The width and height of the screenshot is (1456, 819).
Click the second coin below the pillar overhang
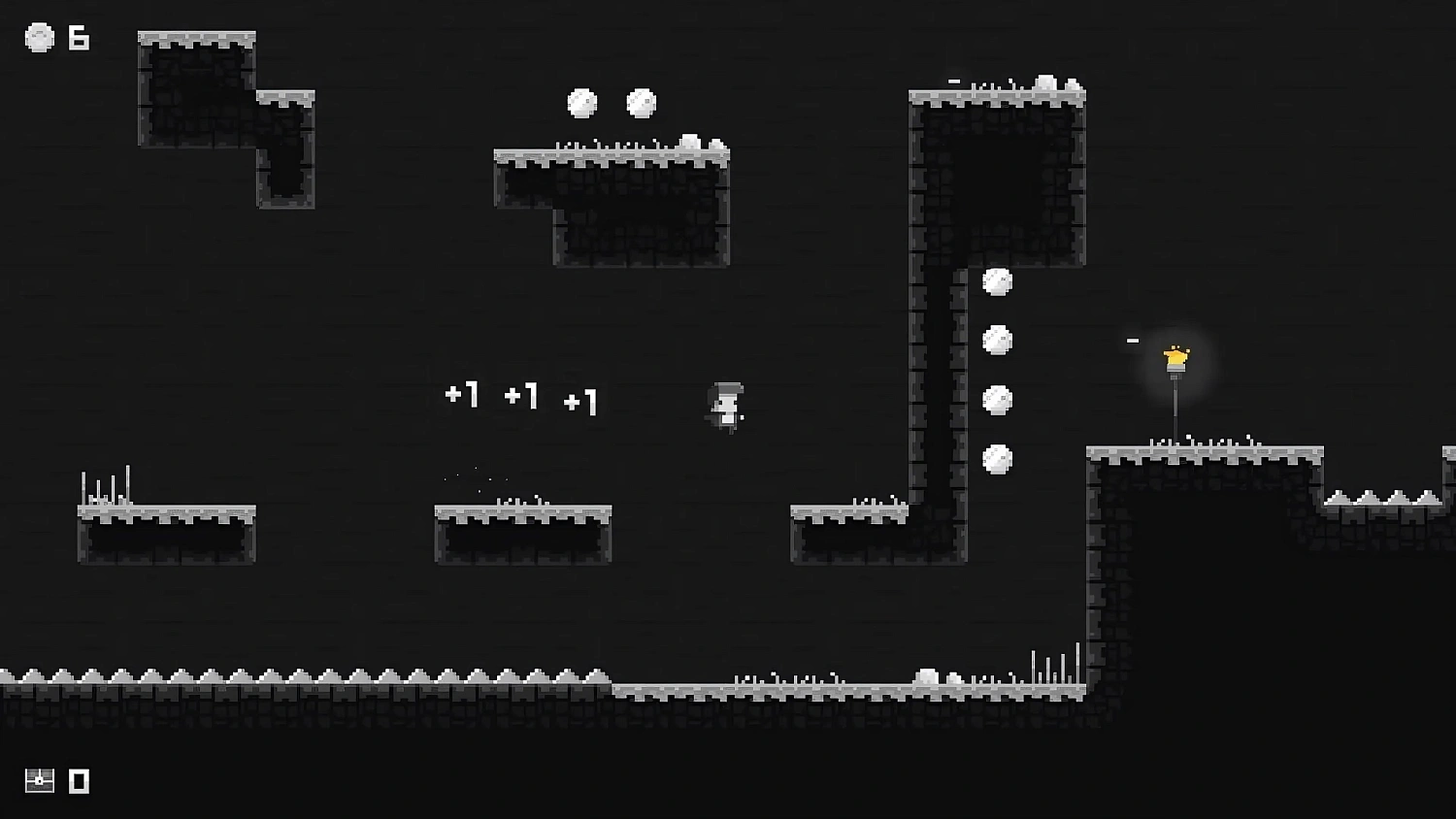999,340
